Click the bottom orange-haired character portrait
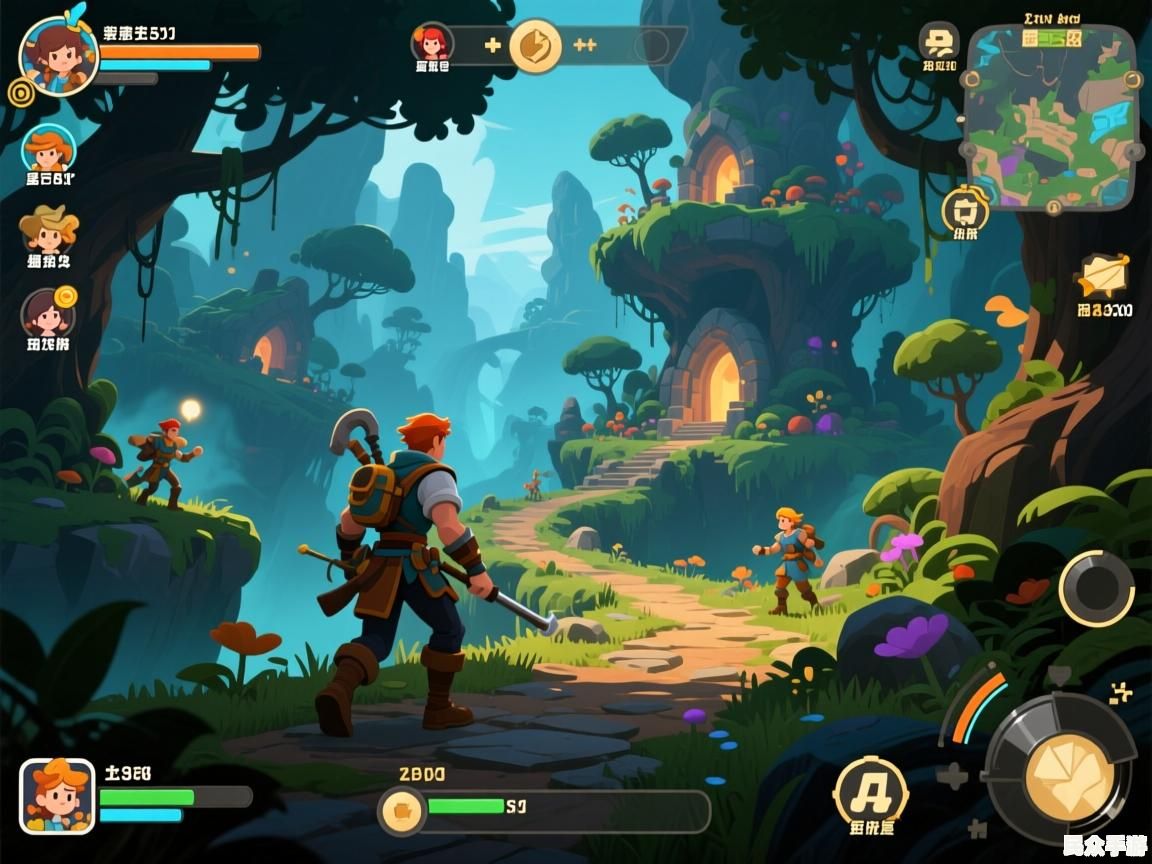This screenshot has width=1152, height=864. coord(57,796)
